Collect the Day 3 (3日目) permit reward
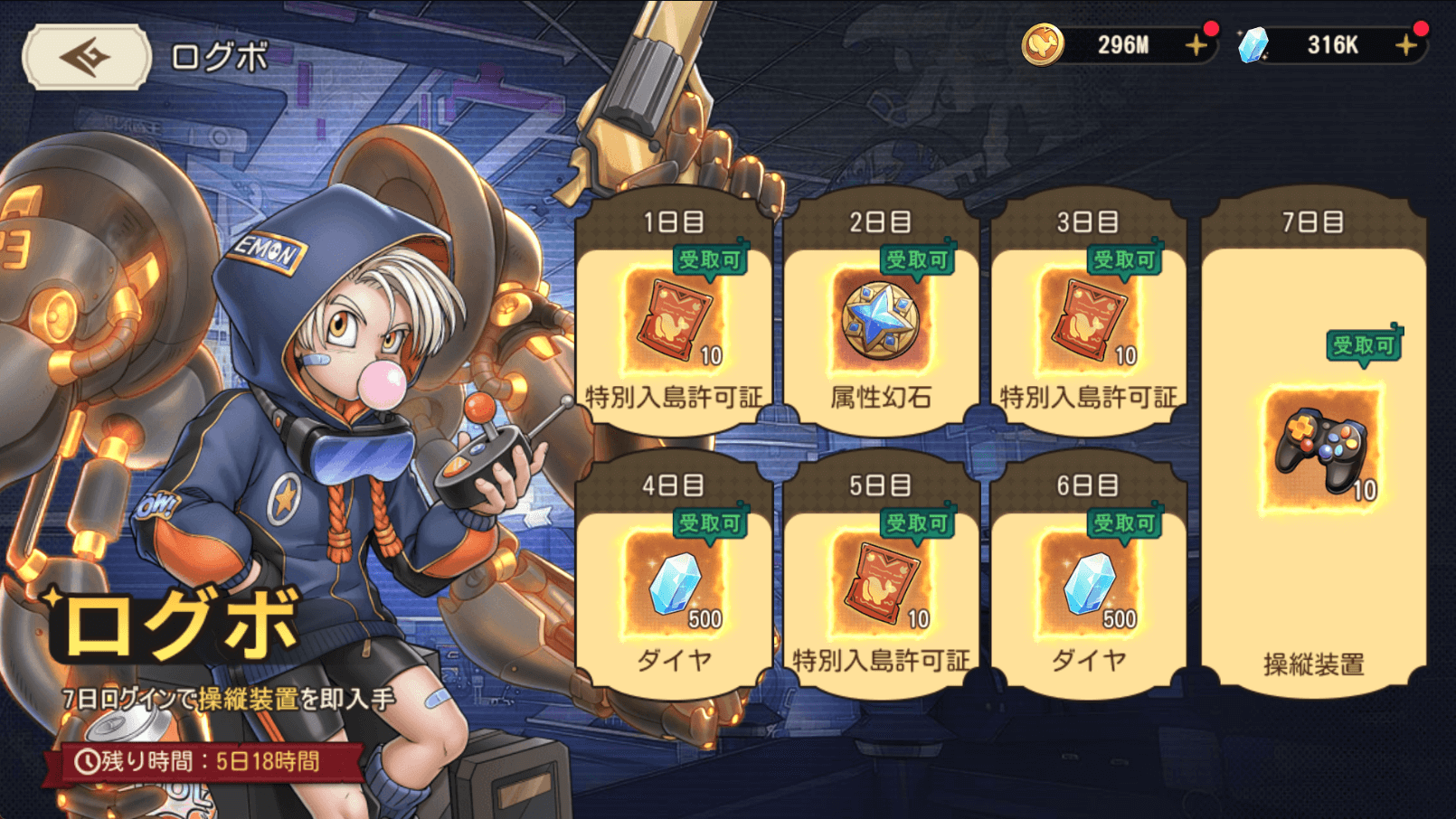 (x=1088, y=321)
